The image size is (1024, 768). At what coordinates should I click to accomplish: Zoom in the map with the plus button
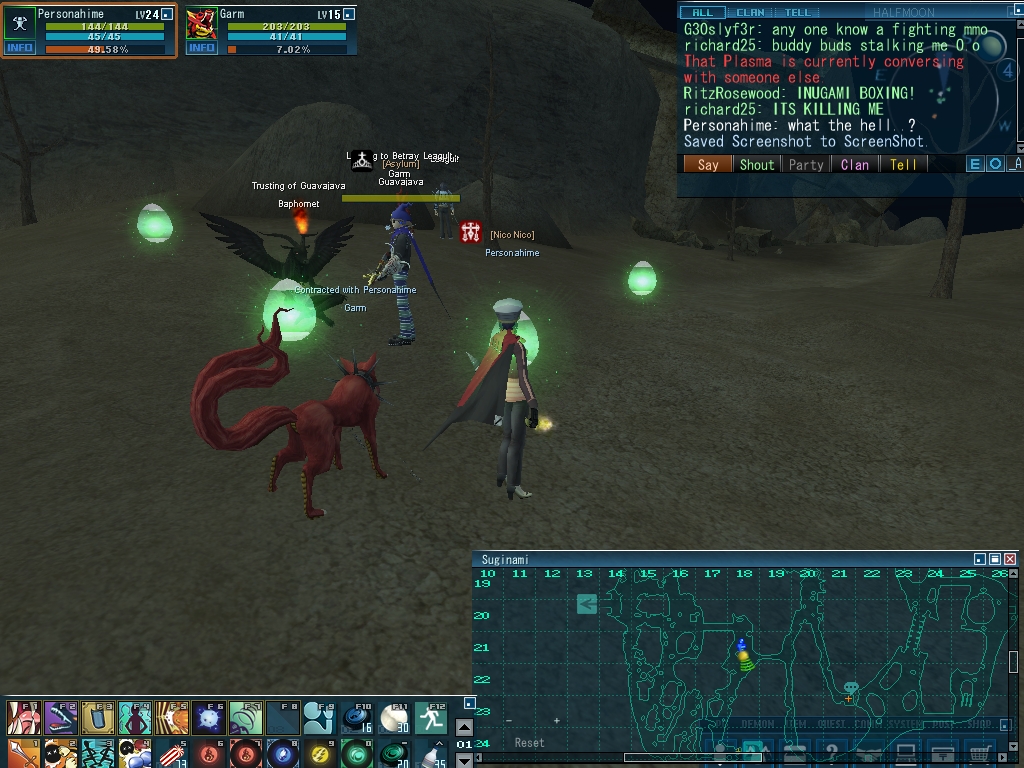point(557,720)
